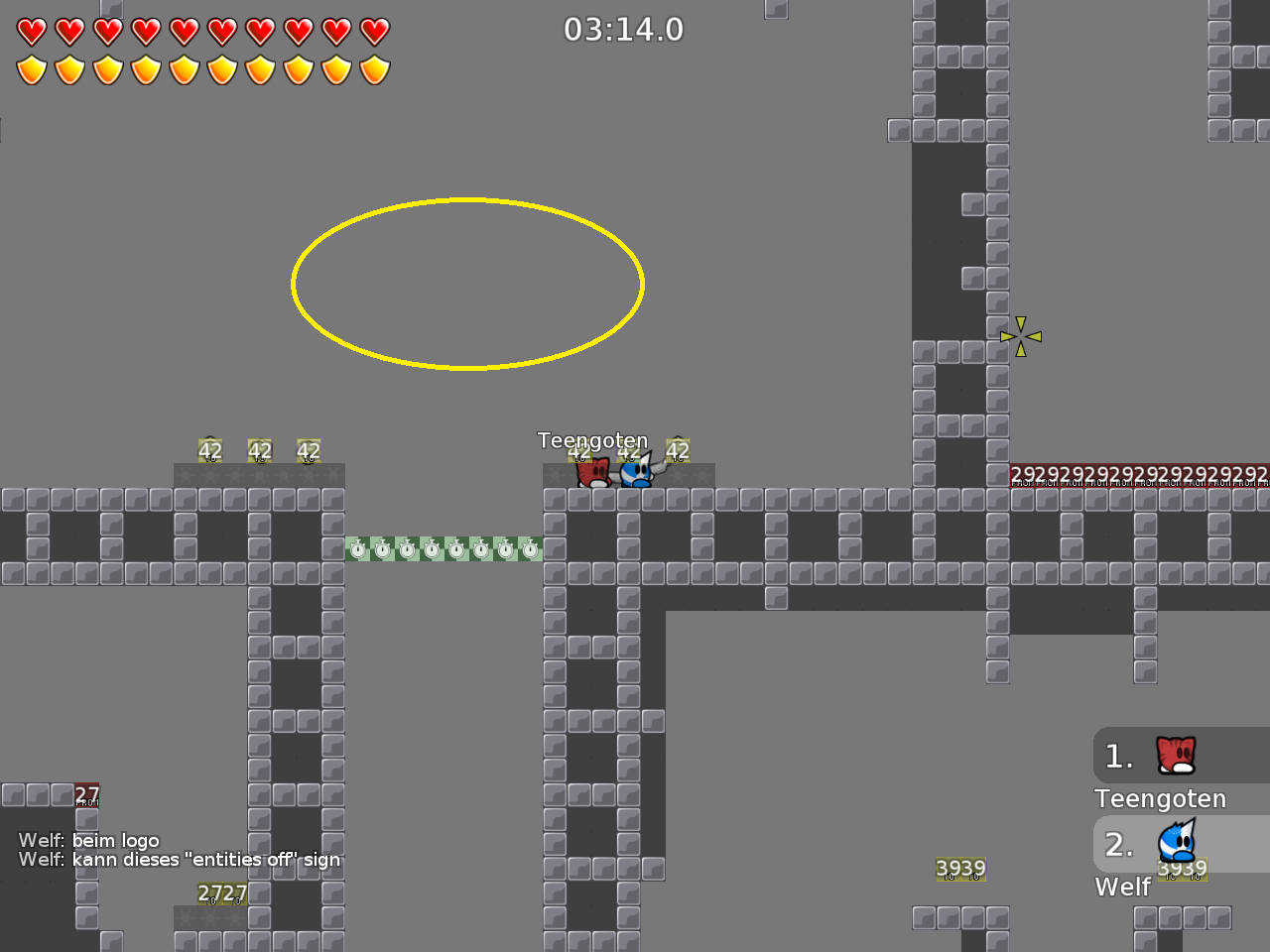Click the 03:14.0 race timer display
This screenshot has width=1270, height=952.
click(625, 30)
